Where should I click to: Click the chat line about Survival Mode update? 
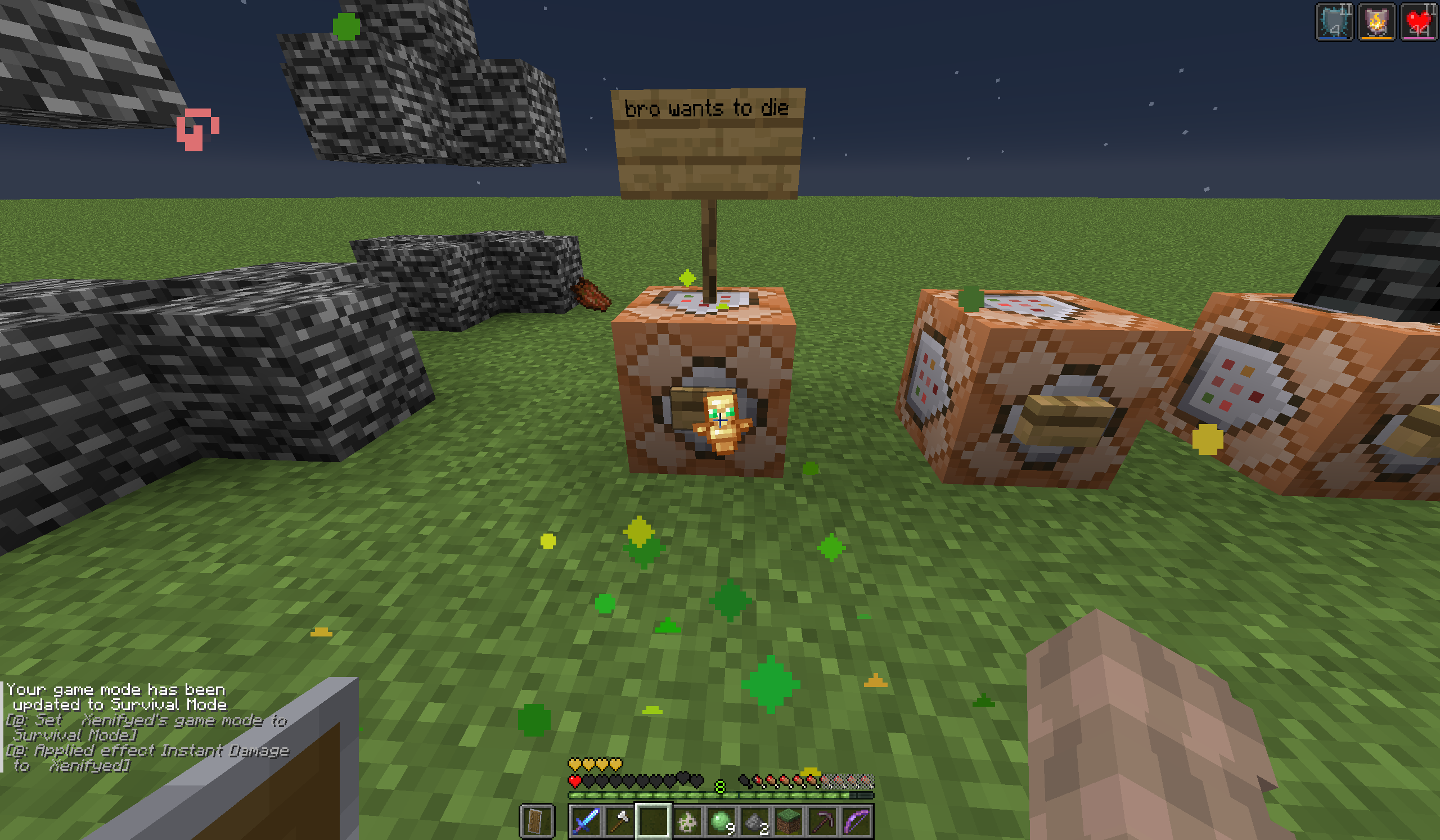click(114, 697)
